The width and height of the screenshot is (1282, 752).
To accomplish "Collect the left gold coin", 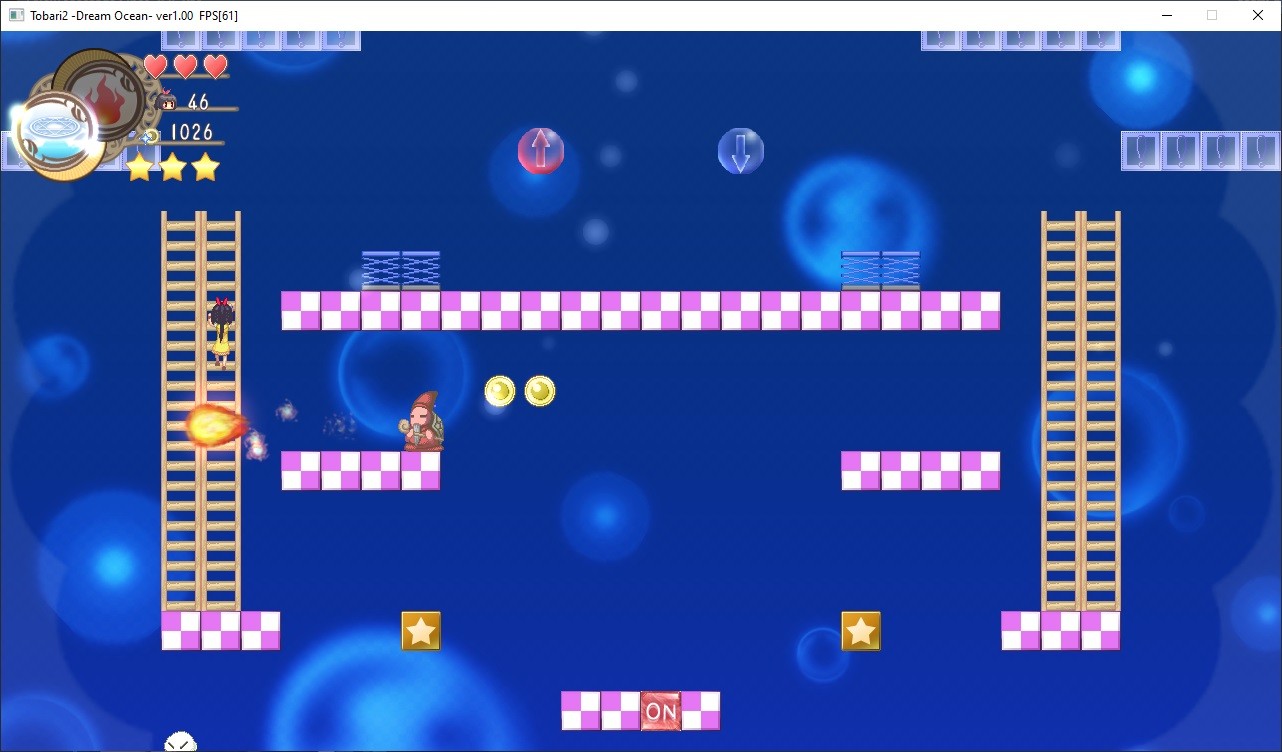I will pos(500,391).
